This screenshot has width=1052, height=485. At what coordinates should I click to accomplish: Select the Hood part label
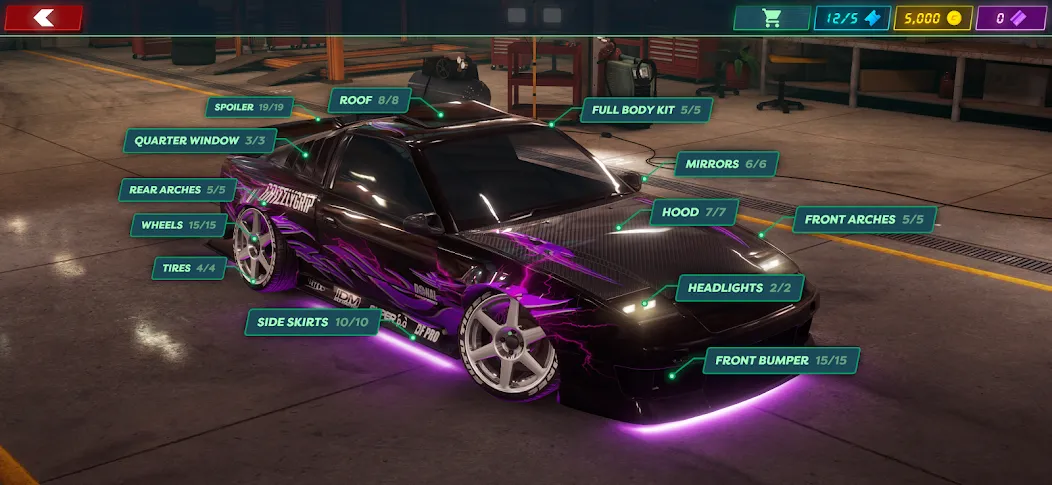[x=694, y=212]
